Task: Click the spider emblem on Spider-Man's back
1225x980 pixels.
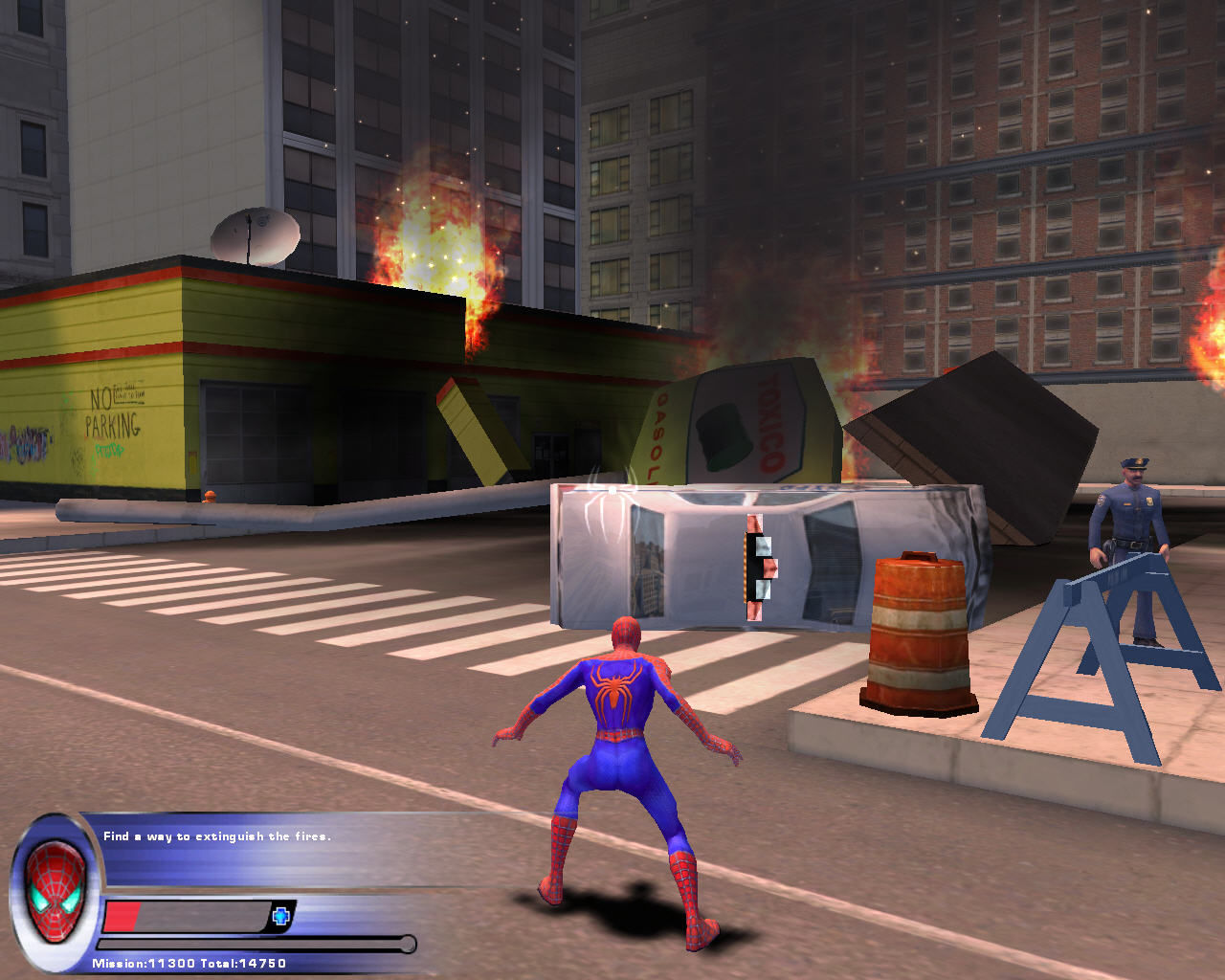Action: click(617, 684)
